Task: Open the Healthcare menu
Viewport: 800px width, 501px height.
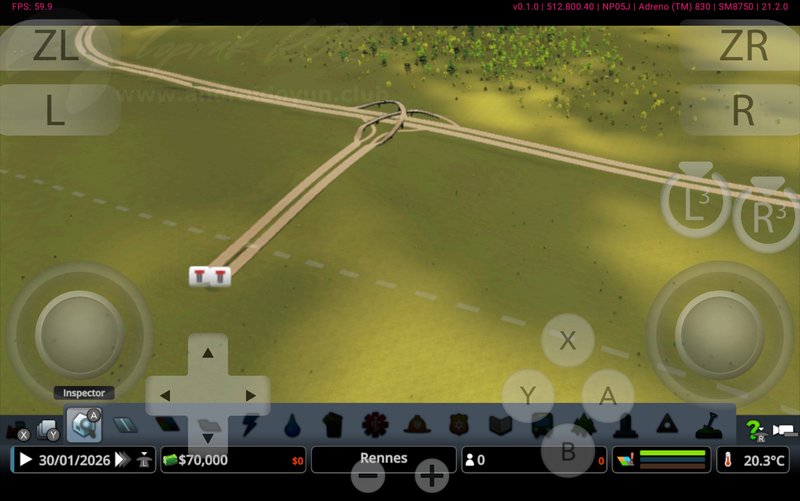Action: (x=375, y=427)
